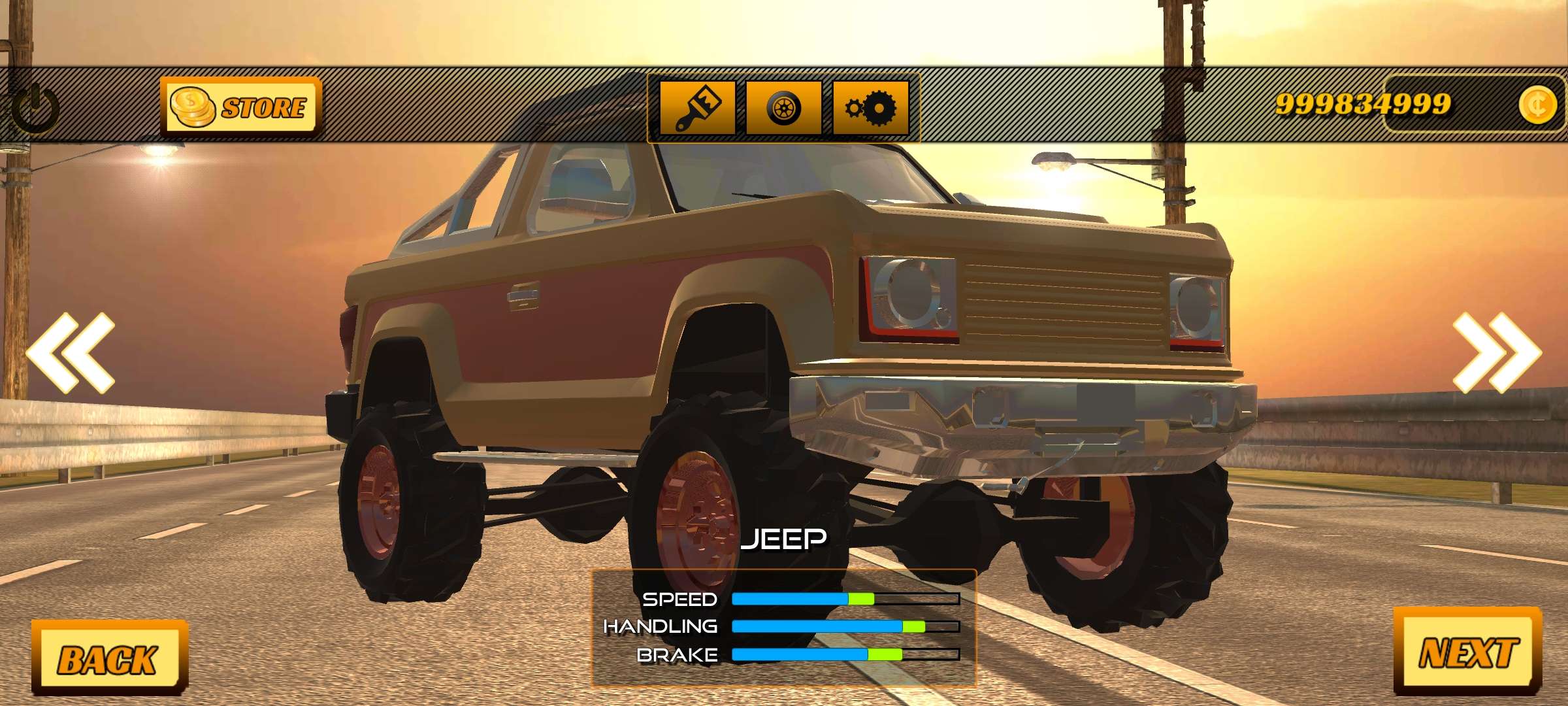Viewport: 1568px width, 706px height.
Task: Open the gears upgrade menu
Action: (x=870, y=107)
